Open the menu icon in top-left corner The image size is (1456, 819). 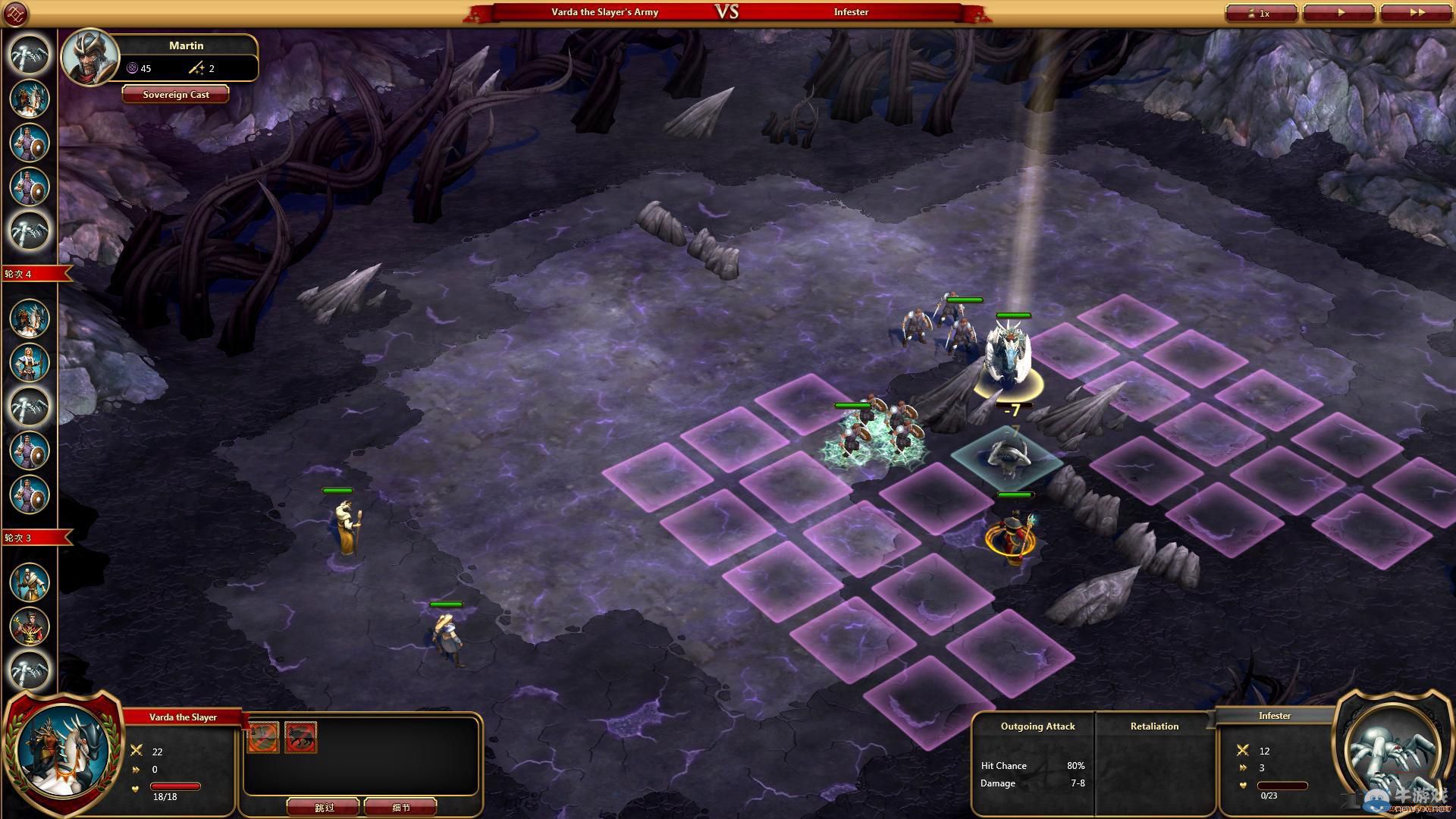click(x=15, y=14)
